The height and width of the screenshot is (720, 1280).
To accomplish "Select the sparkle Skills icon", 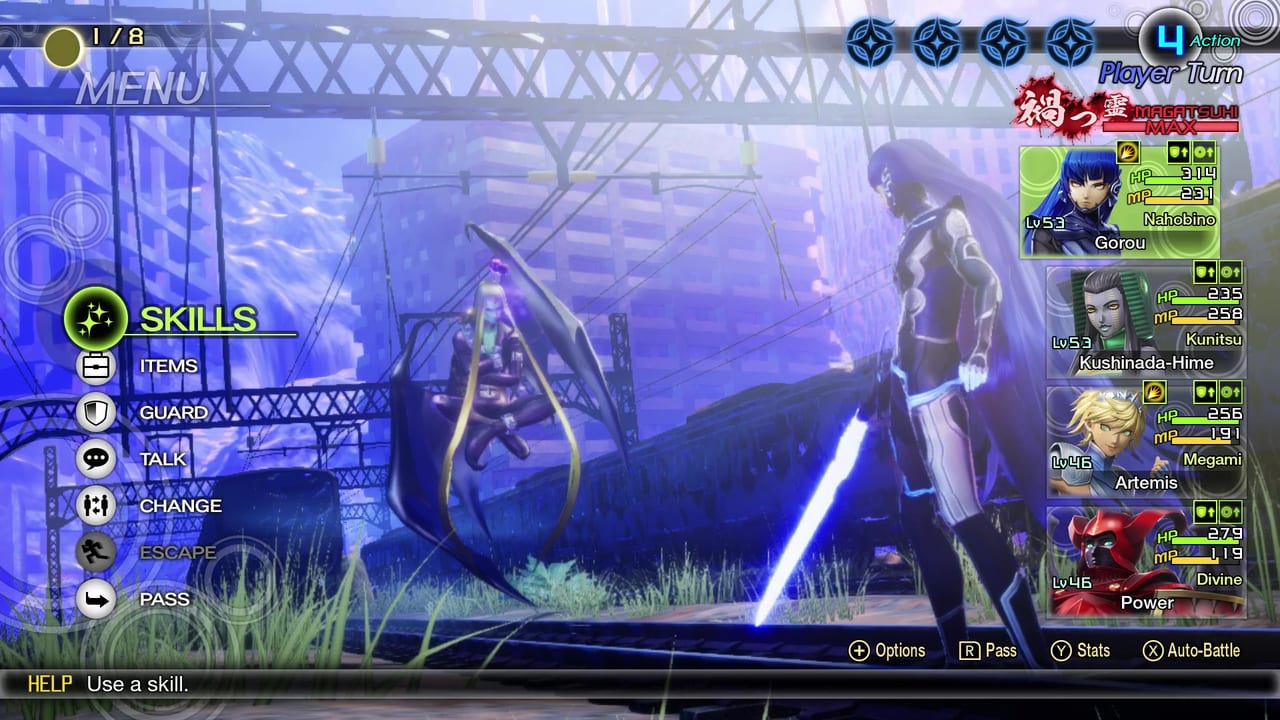I will point(96,319).
